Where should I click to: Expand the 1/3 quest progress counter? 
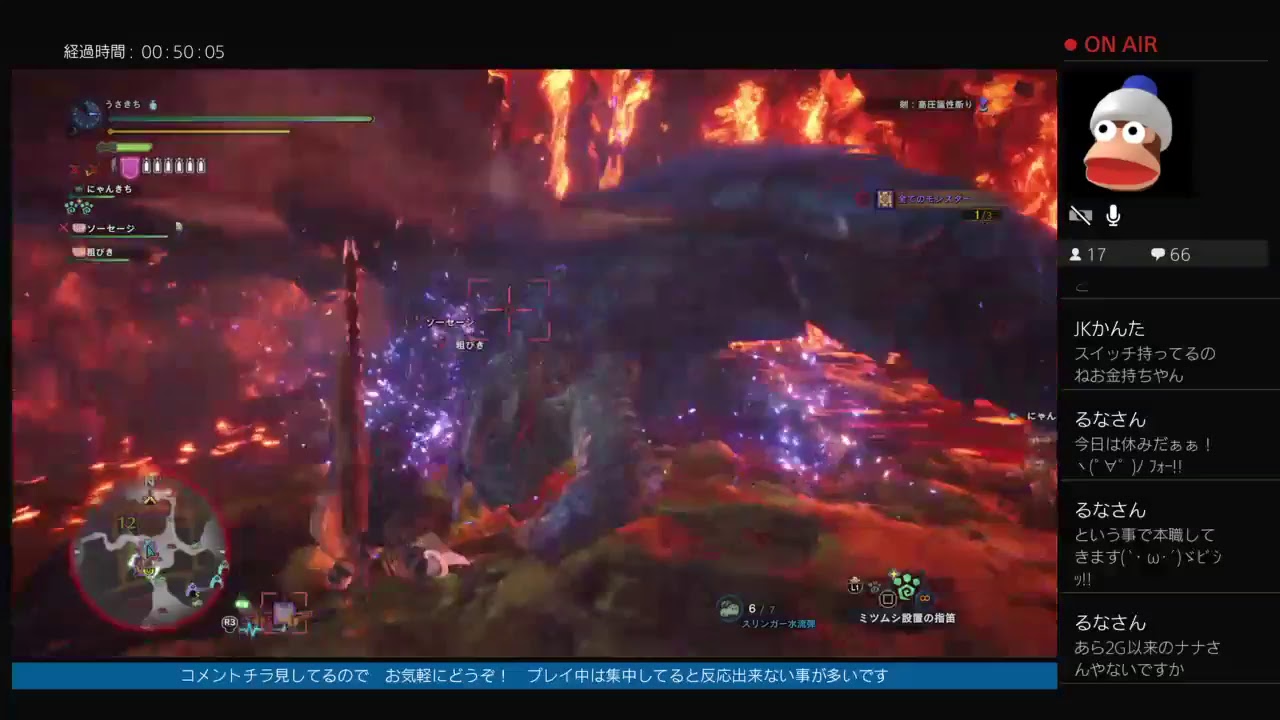point(984,214)
